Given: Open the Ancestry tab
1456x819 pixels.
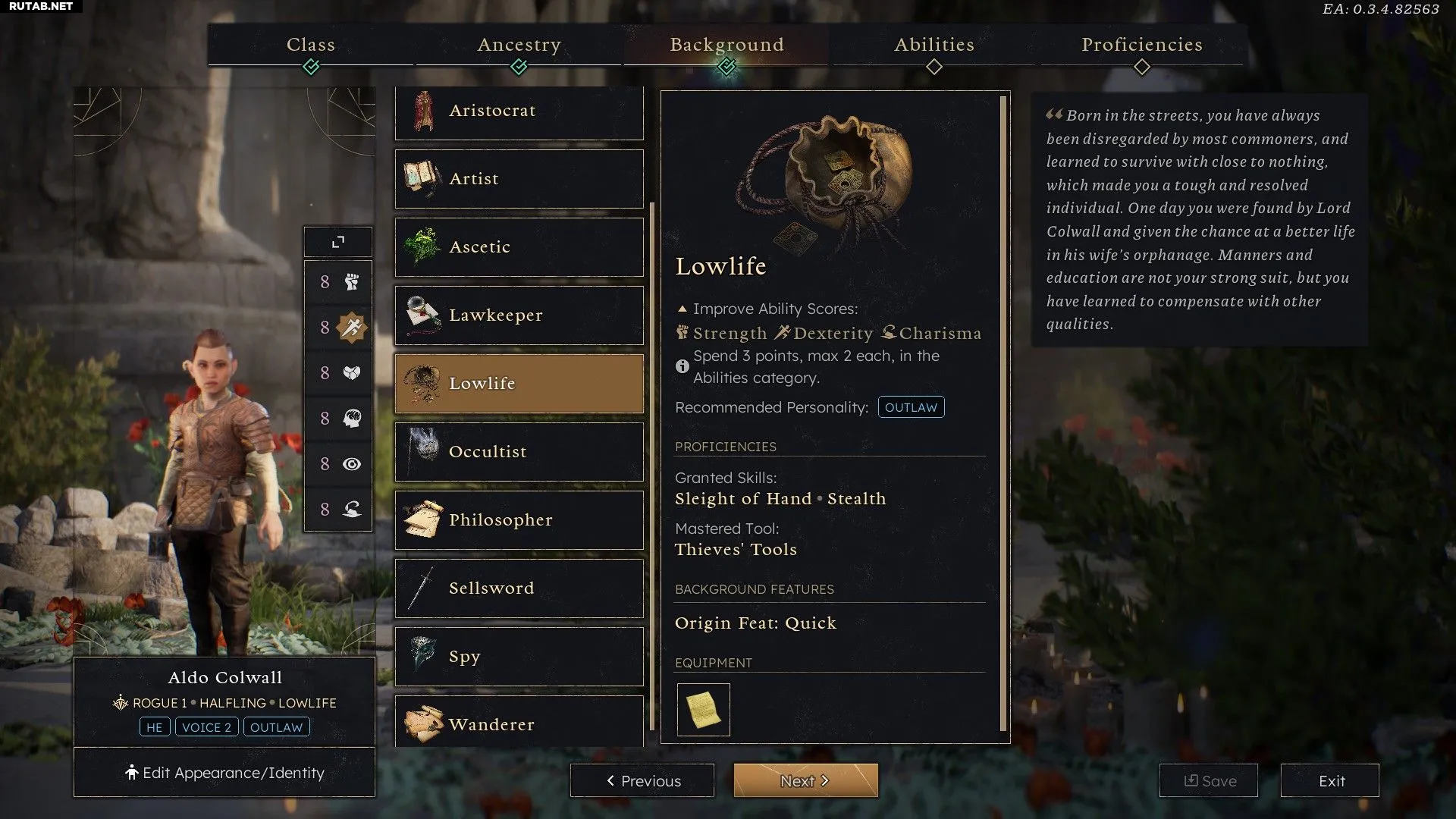Looking at the screenshot, I should click(x=519, y=45).
